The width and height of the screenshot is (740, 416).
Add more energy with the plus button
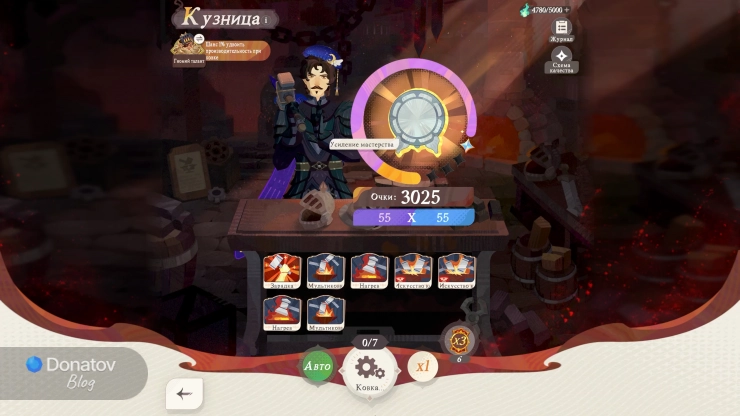pyautogui.click(x=566, y=10)
